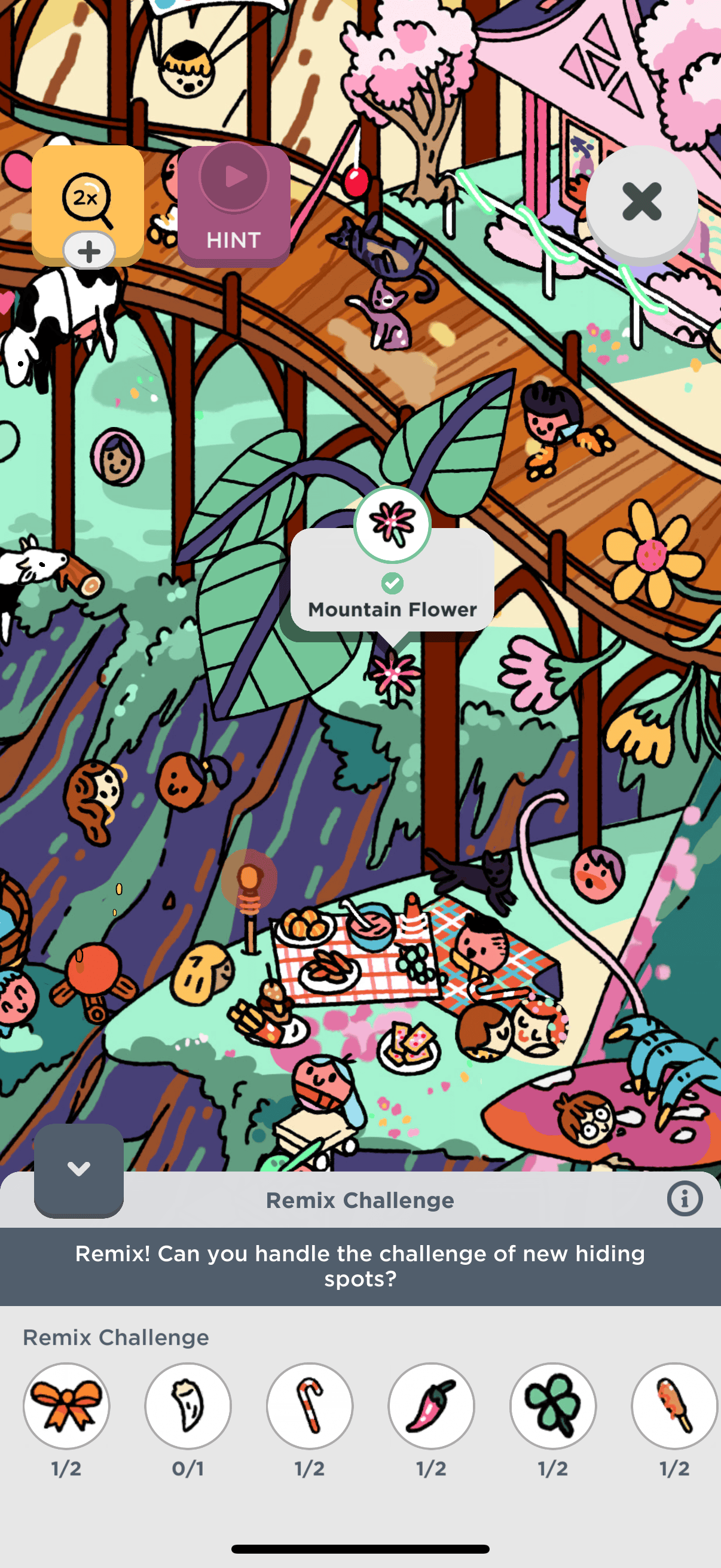Choose the candy cane target item

click(310, 1405)
